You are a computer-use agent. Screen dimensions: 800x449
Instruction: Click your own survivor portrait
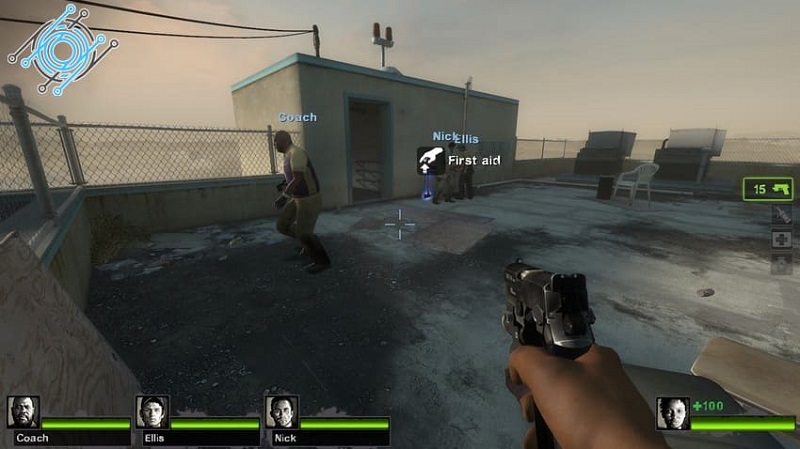point(672,413)
